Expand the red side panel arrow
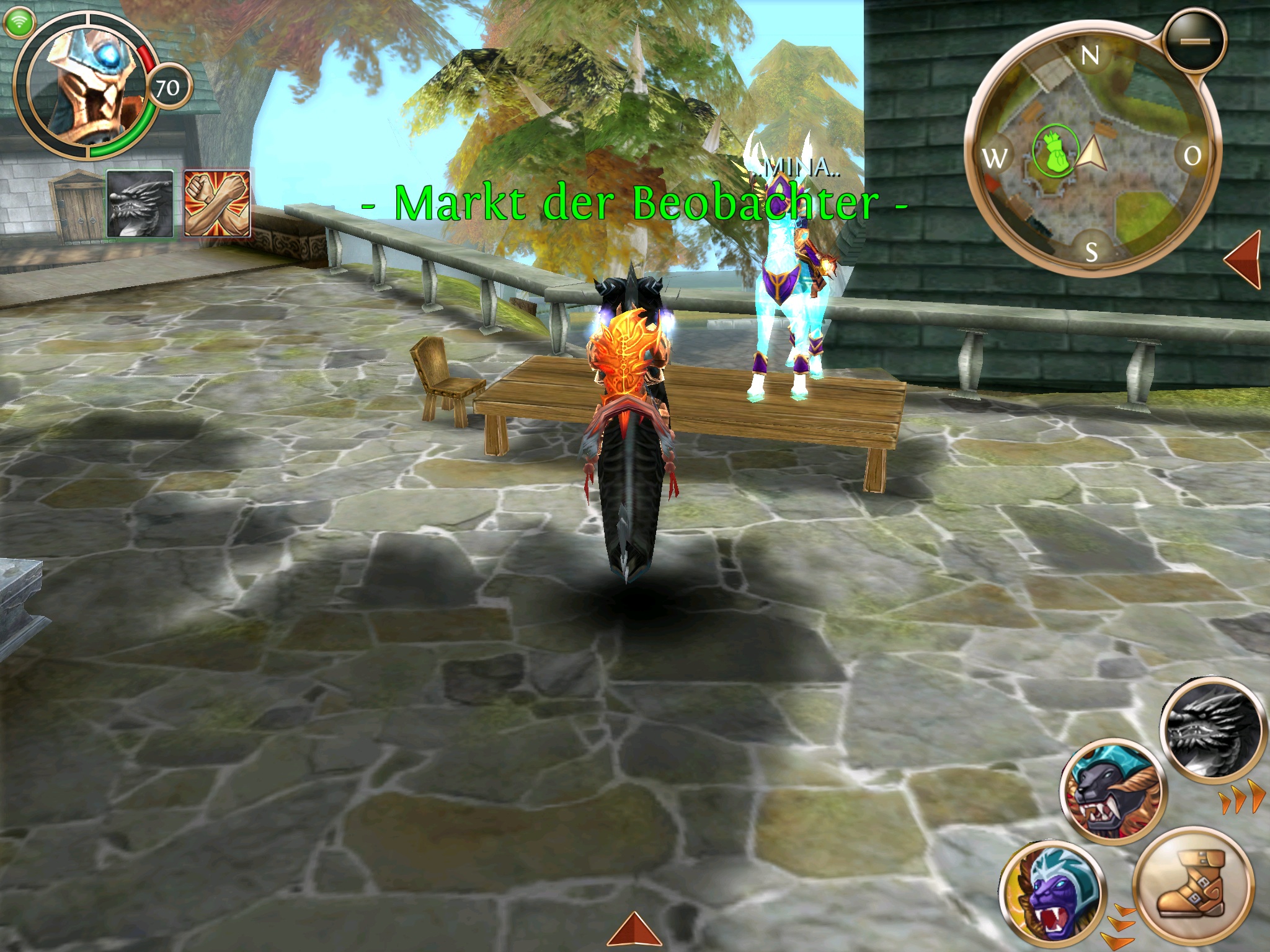Image resolution: width=1270 pixels, height=952 pixels. coord(1245,259)
